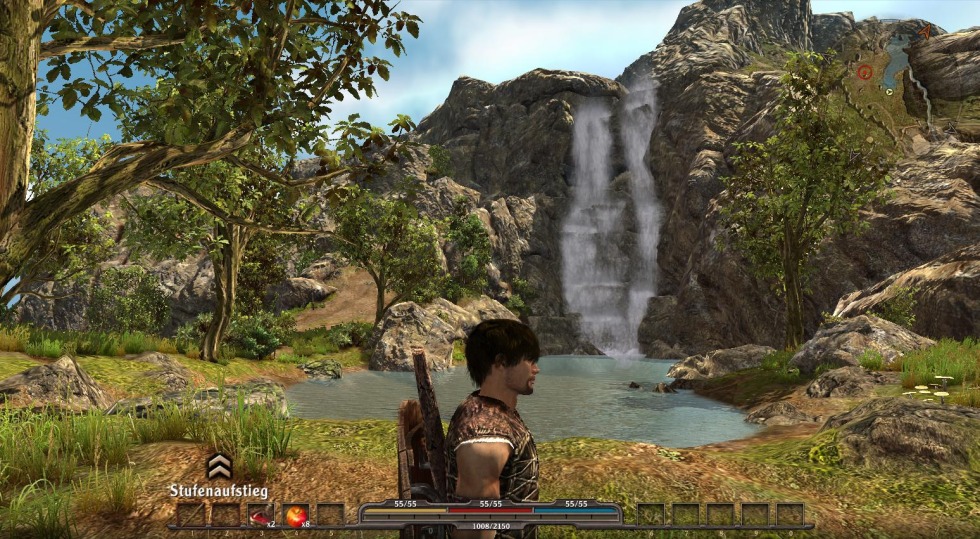The width and height of the screenshot is (980, 539).
Task: Click the red circle marker on the minimap
Action: pos(864,72)
